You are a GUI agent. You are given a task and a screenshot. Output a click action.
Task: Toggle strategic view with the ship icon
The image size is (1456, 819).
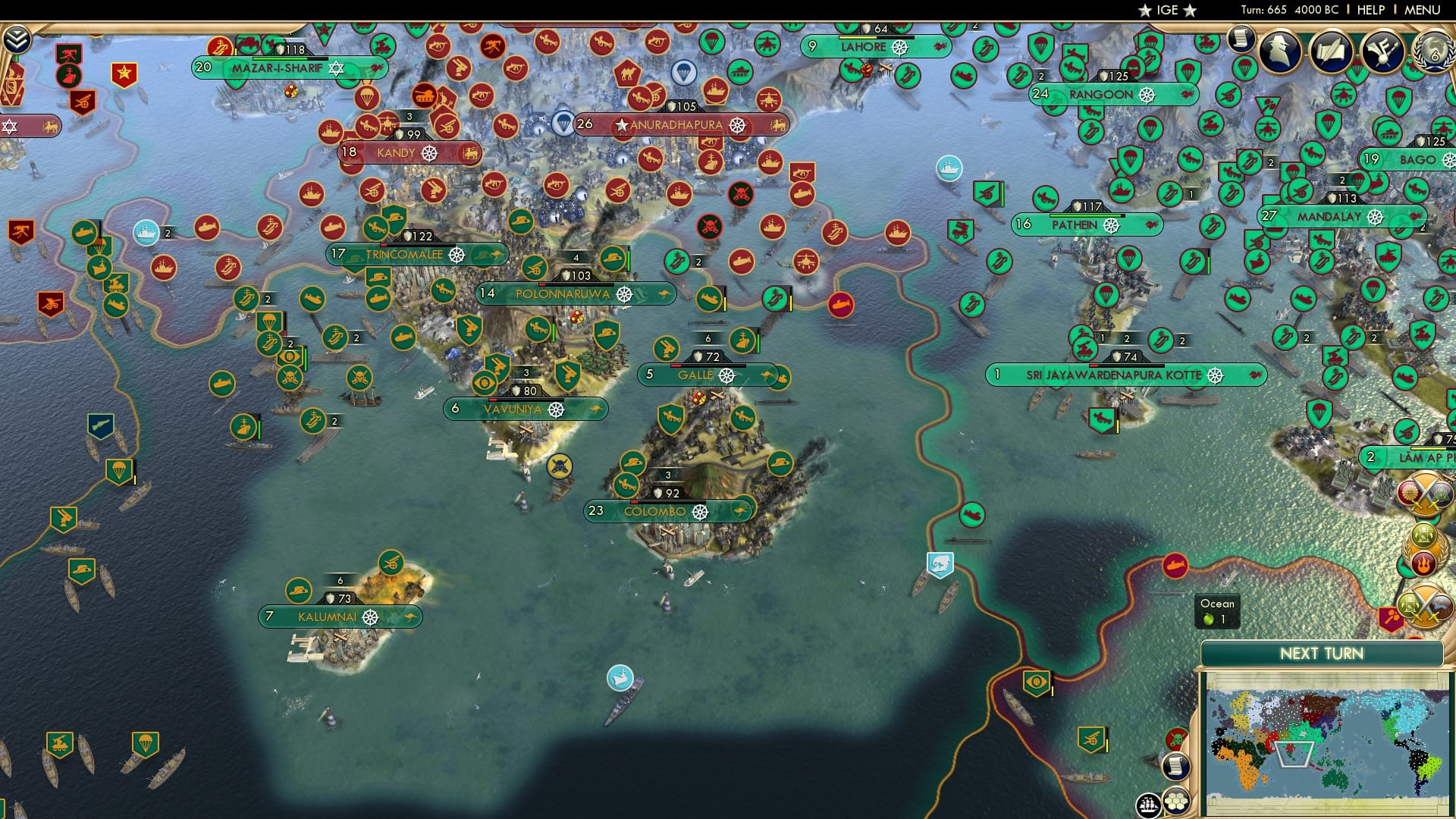click(x=1147, y=806)
